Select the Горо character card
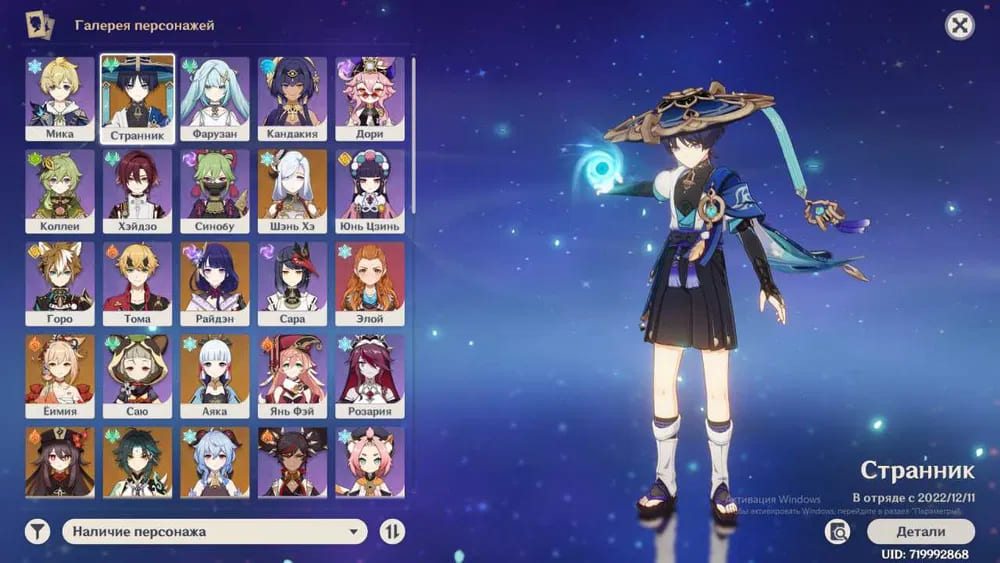 pos(60,283)
